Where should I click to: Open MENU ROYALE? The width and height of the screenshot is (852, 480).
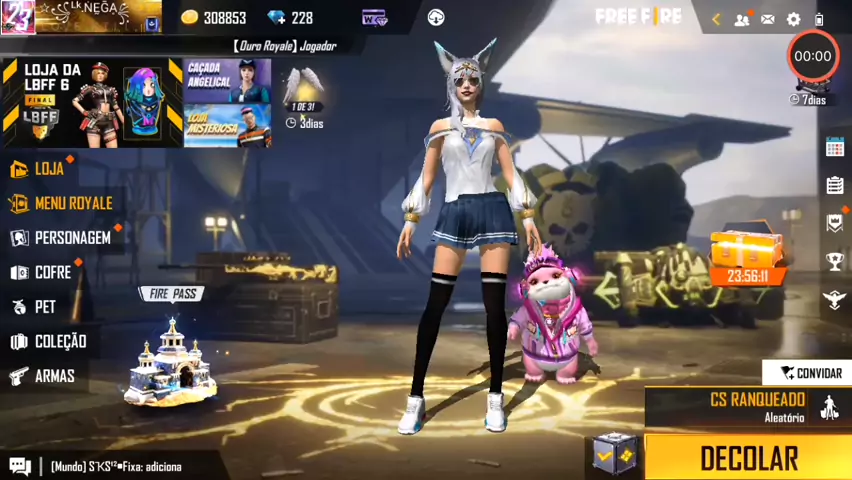tap(72, 203)
